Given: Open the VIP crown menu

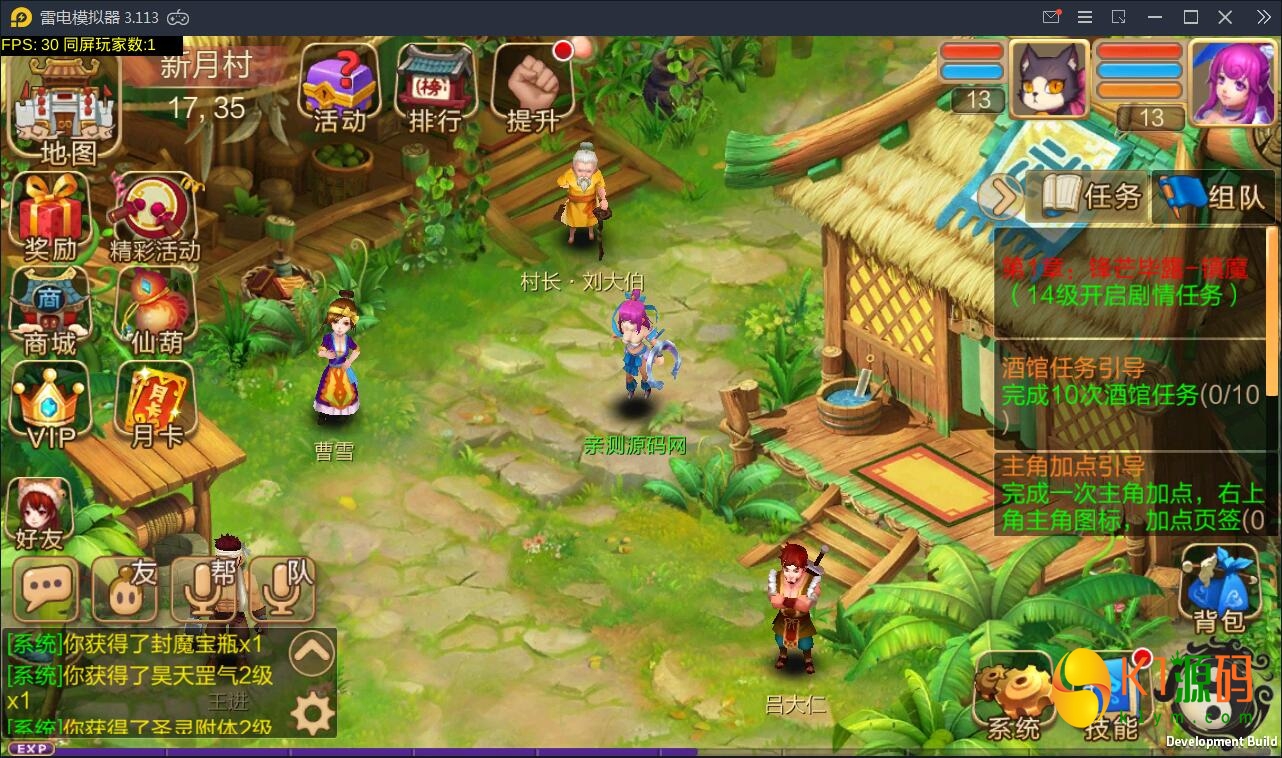Looking at the screenshot, I should coord(50,407).
